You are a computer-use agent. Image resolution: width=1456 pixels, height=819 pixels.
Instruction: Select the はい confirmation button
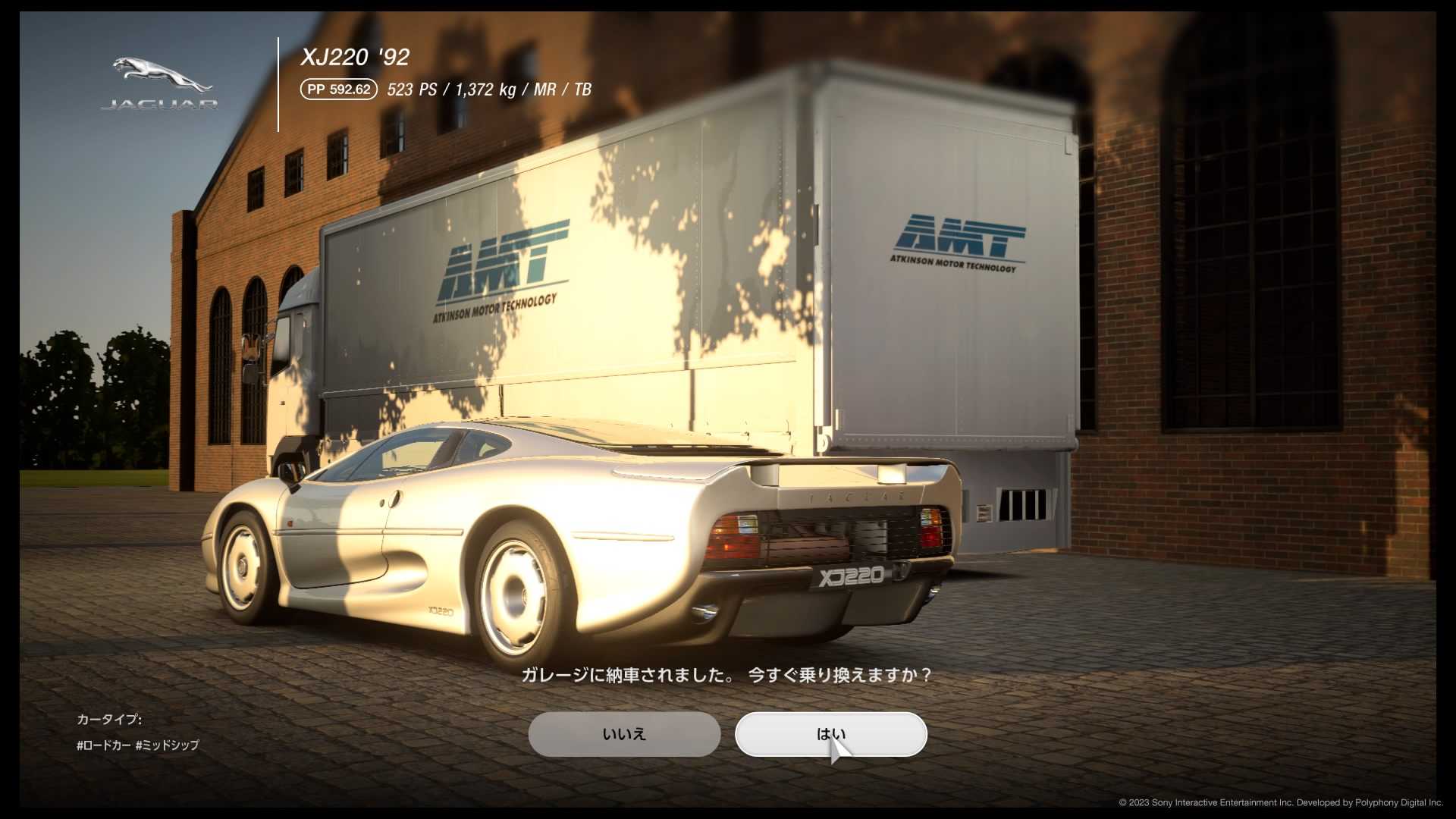click(830, 734)
